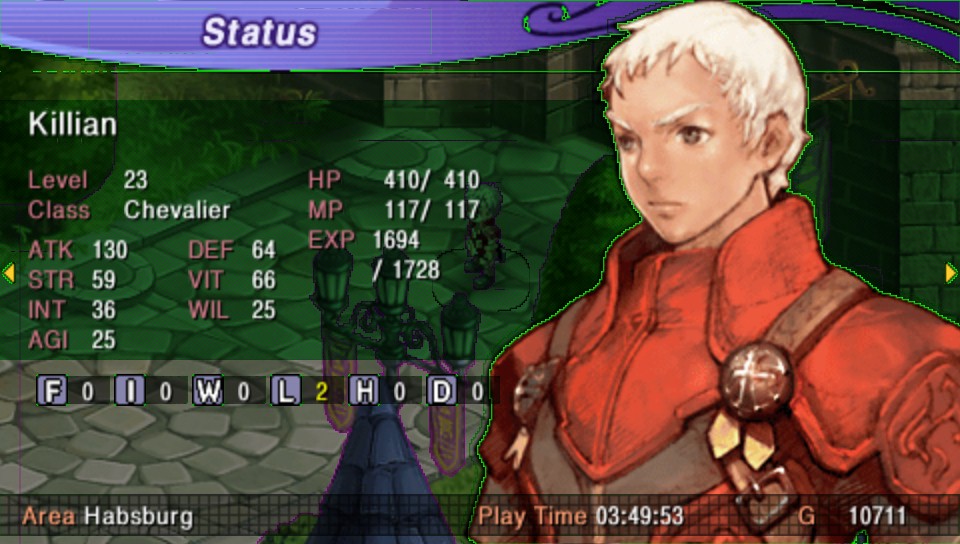Select the F element icon
The height and width of the screenshot is (544, 960).
point(53,391)
